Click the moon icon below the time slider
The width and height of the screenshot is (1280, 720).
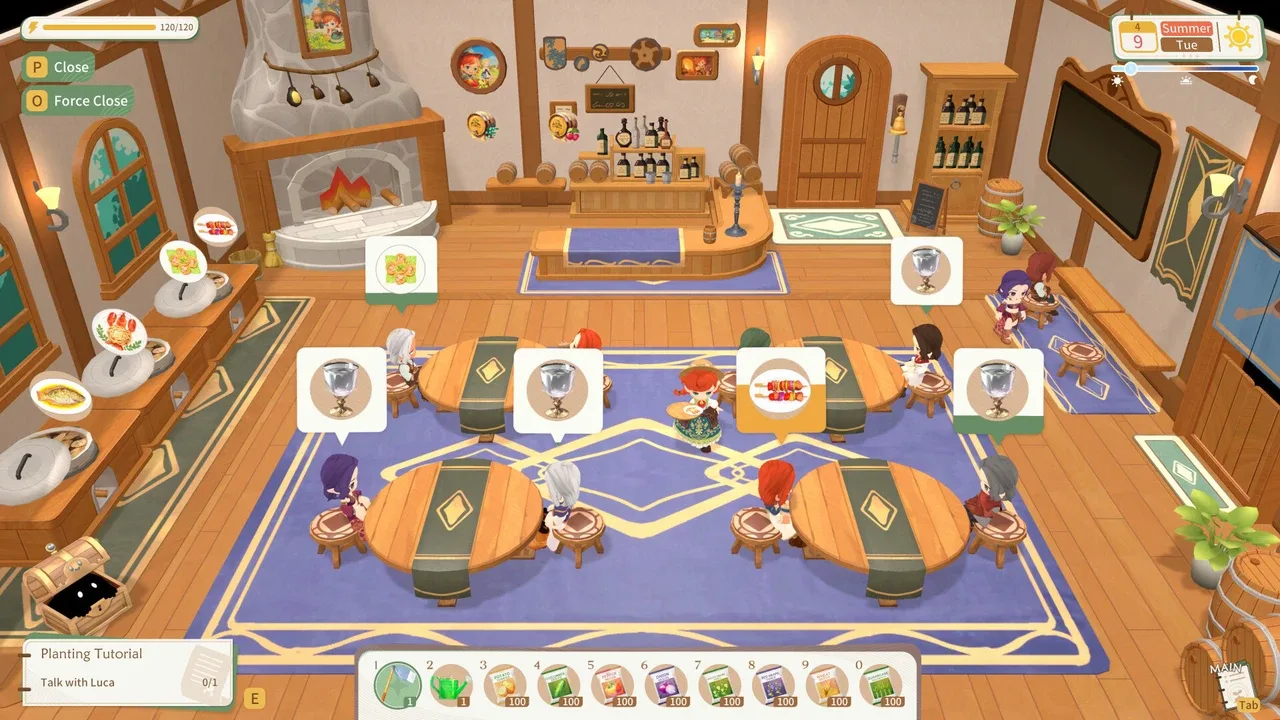point(1253,79)
